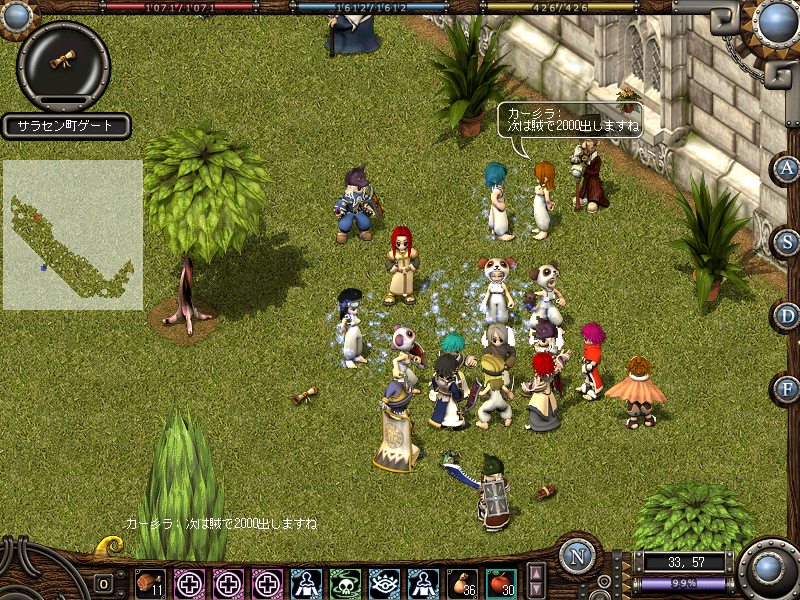800x600 pixels.
Task: Activate the green skull skill
Action: click(345, 583)
